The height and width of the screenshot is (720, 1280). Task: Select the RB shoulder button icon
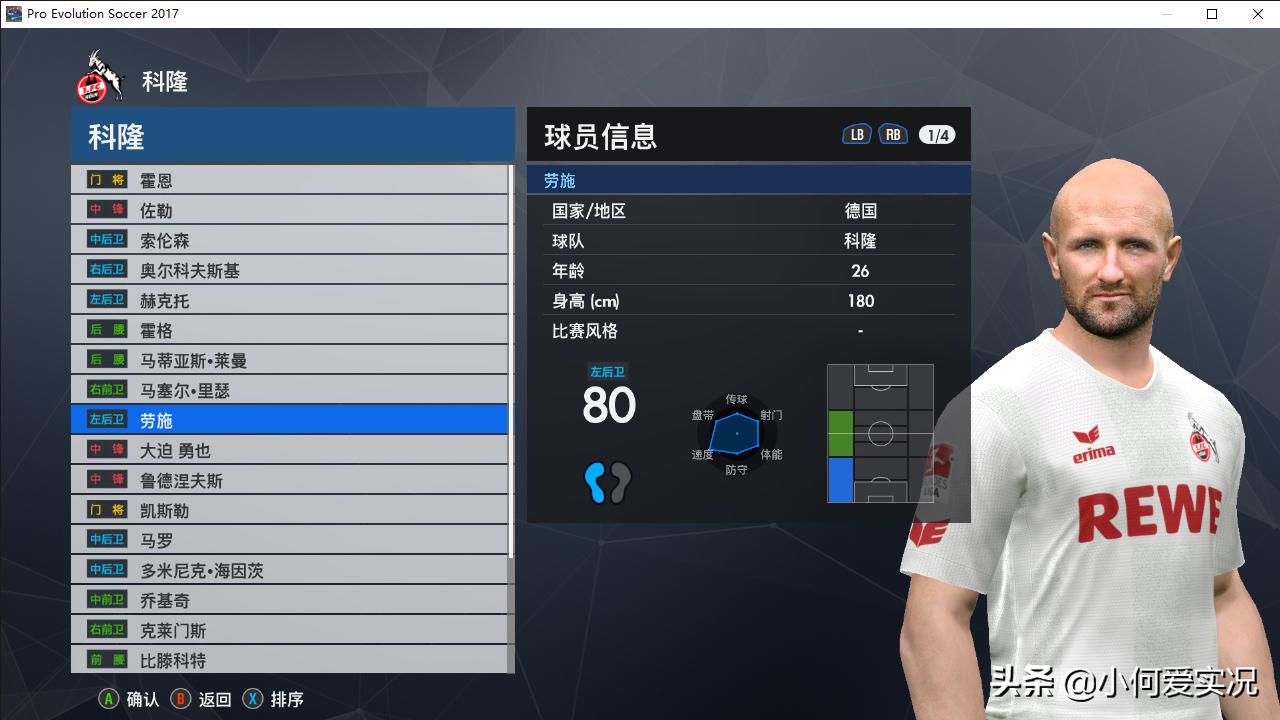coord(893,132)
